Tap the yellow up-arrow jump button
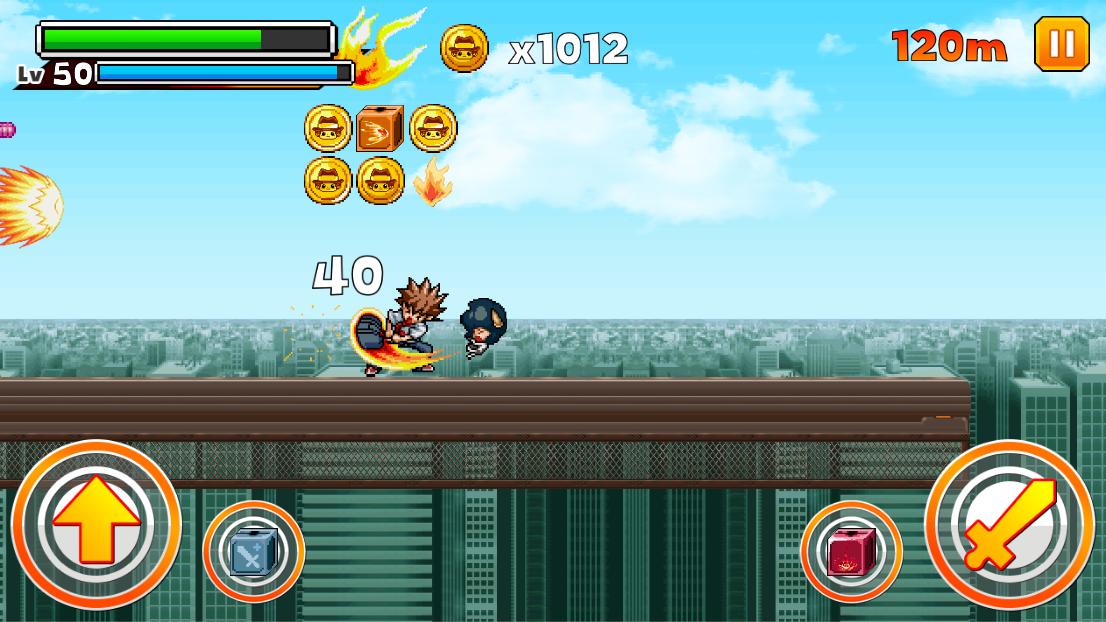1106x622 pixels. click(x=96, y=525)
